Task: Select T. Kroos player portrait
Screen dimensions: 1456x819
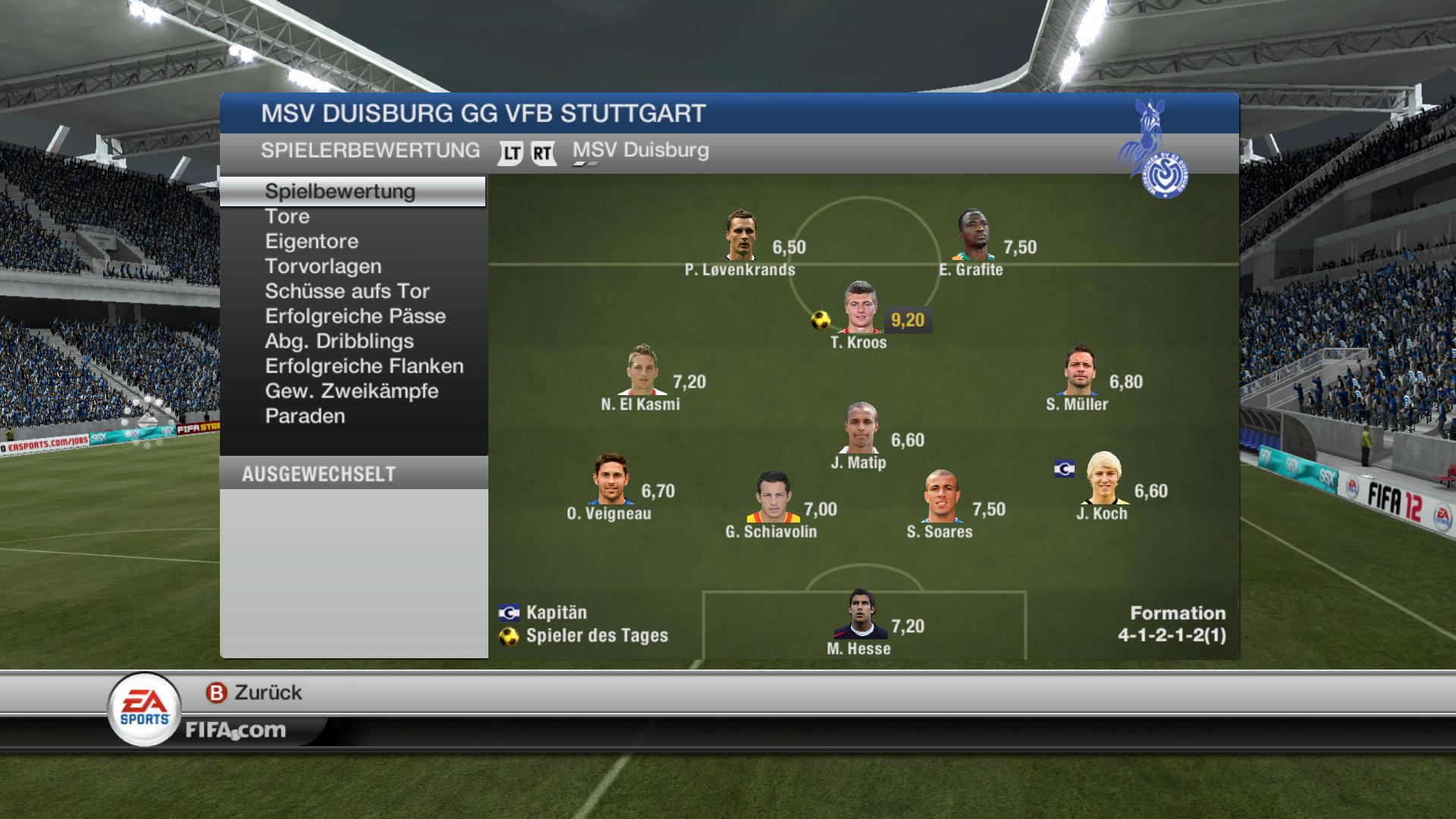Action: 860,309
